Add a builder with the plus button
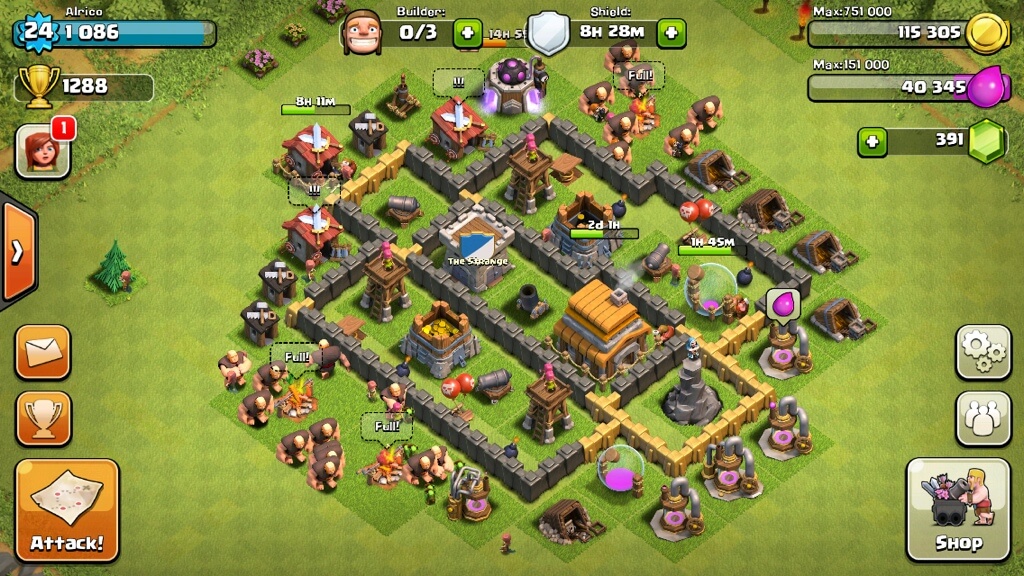This screenshot has width=1024, height=576. 467,32
